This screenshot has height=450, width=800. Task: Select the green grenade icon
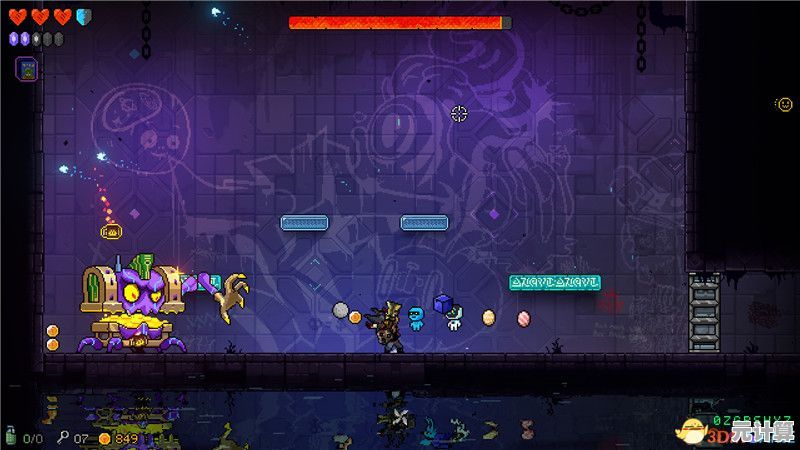tap(12, 437)
